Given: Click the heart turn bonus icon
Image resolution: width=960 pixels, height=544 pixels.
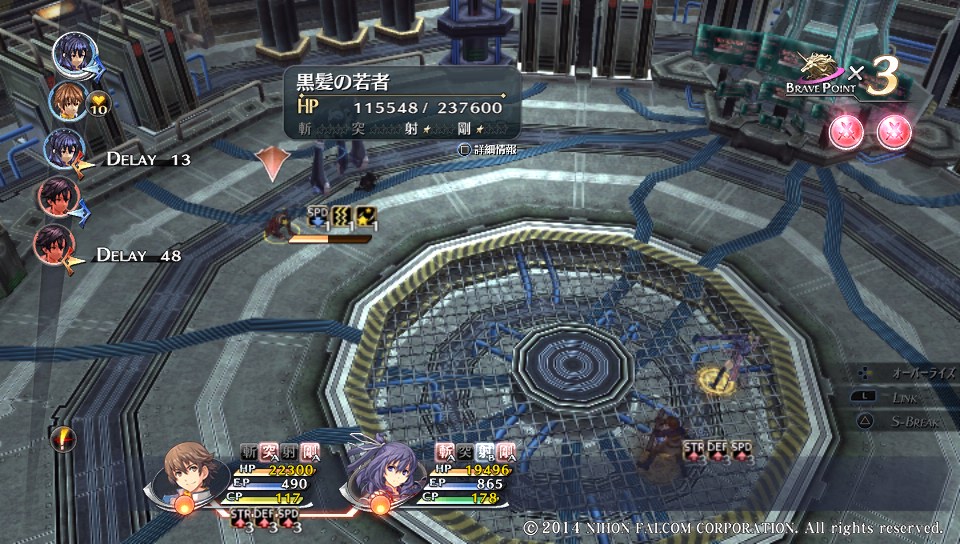Looking at the screenshot, I should pyautogui.click(x=98, y=100).
